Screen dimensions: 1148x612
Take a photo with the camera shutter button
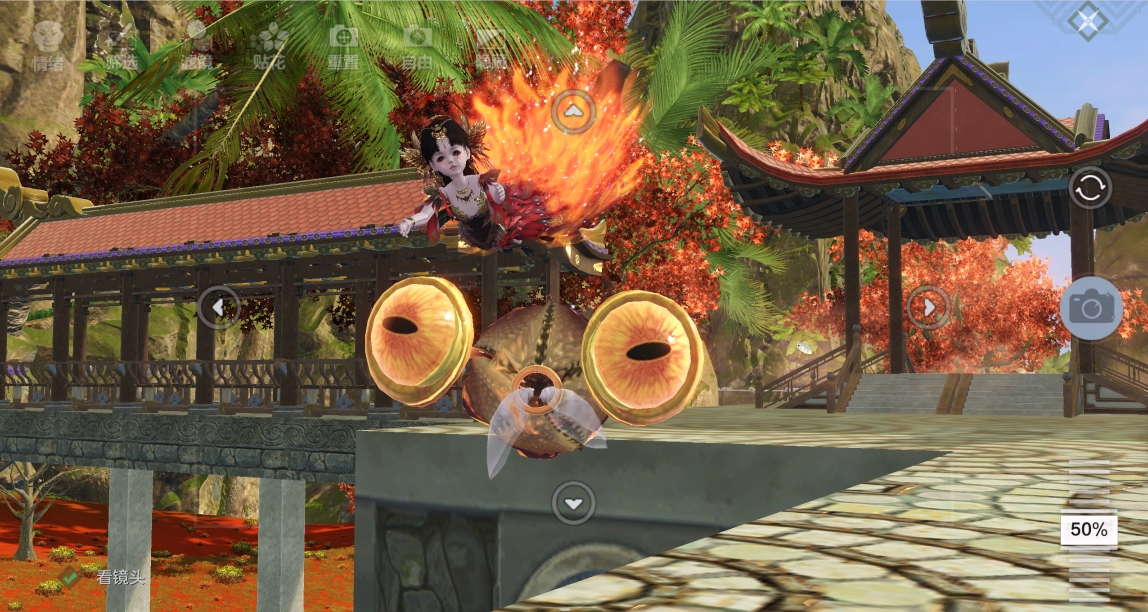click(x=1091, y=307)
